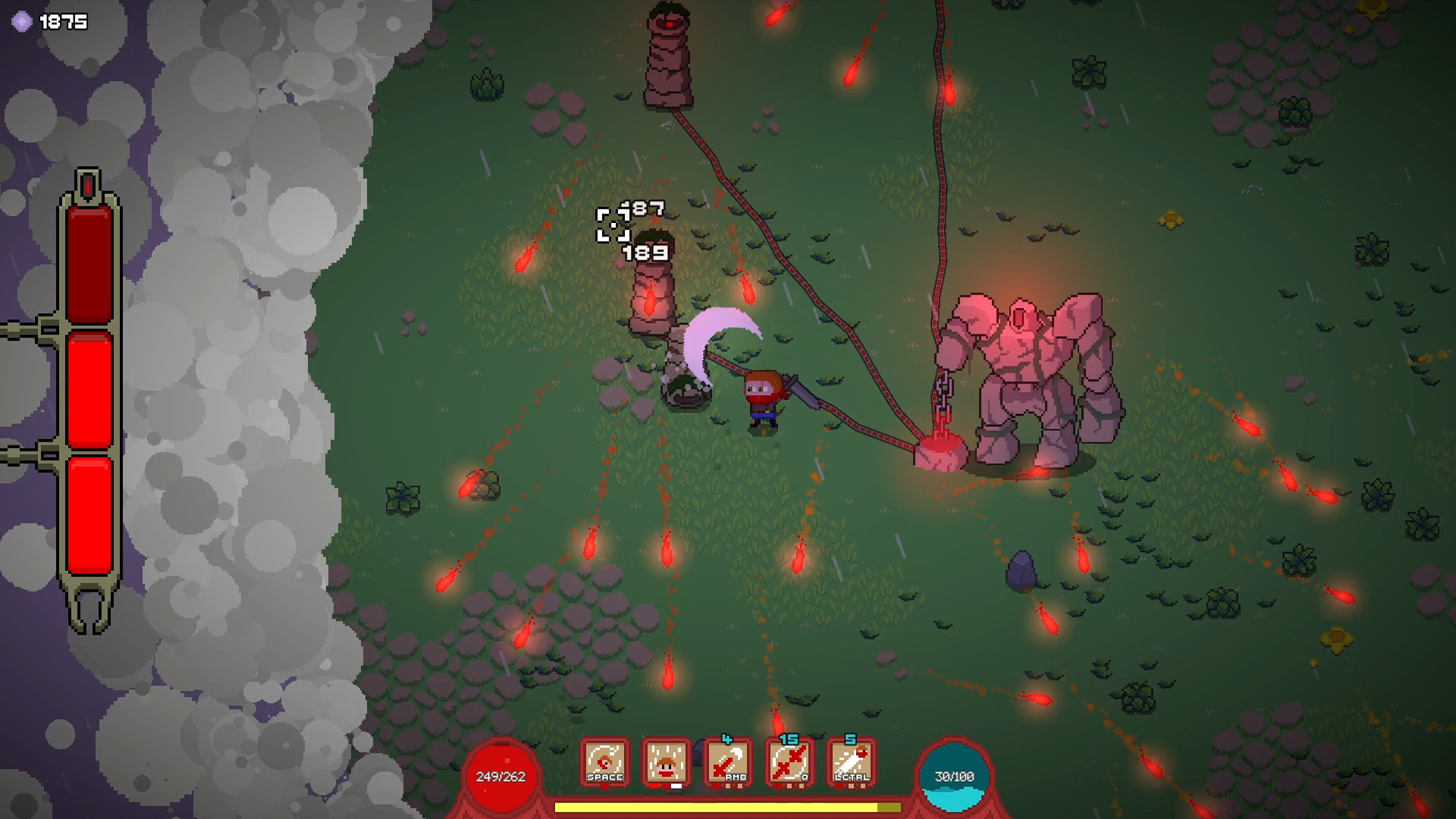This screenshot has height=819, width=1456.
Task: Toggle the middle health flask in side panel
Action: click(x=89, y=389)
